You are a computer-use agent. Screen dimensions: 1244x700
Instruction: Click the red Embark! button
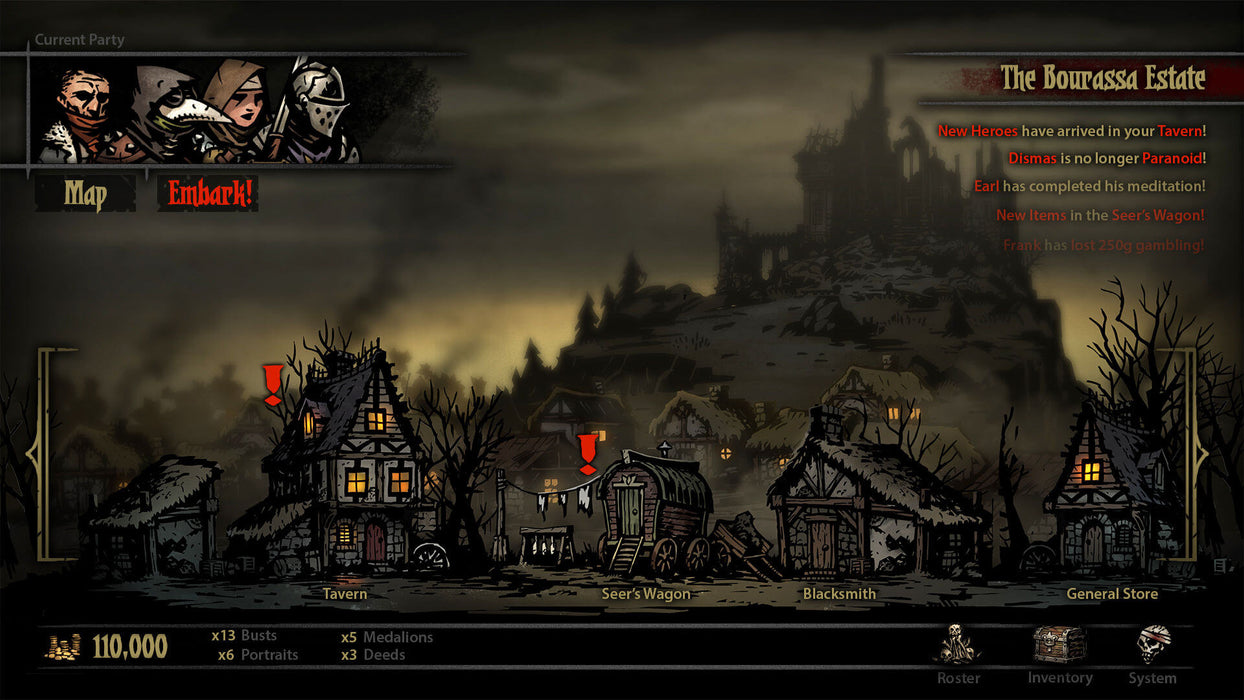coord(207,194)
